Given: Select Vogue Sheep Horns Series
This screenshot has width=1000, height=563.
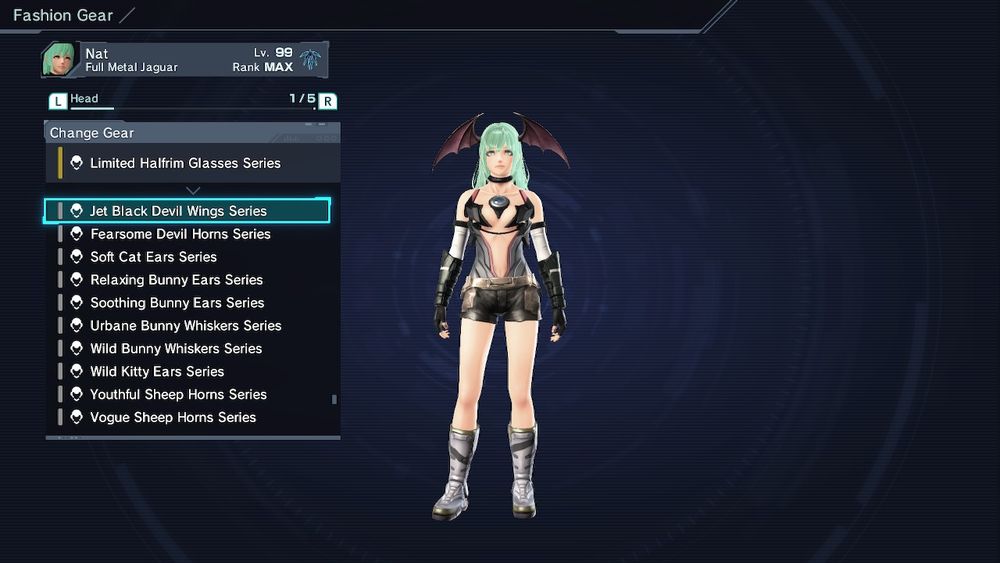Looking at the screenshot, I should click(x=173, y=418).
